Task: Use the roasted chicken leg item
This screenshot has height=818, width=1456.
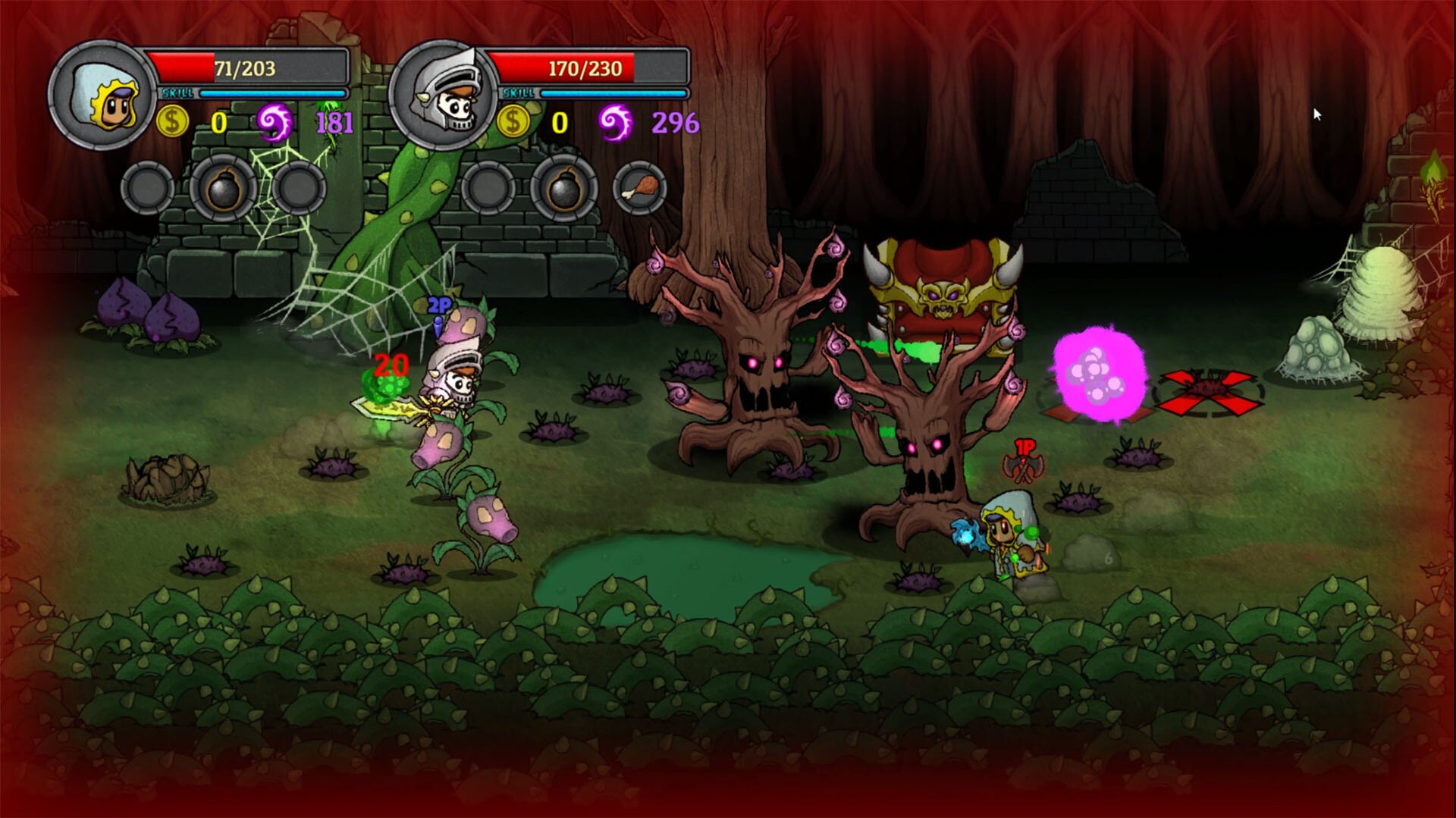Action: tap(639, 188)
